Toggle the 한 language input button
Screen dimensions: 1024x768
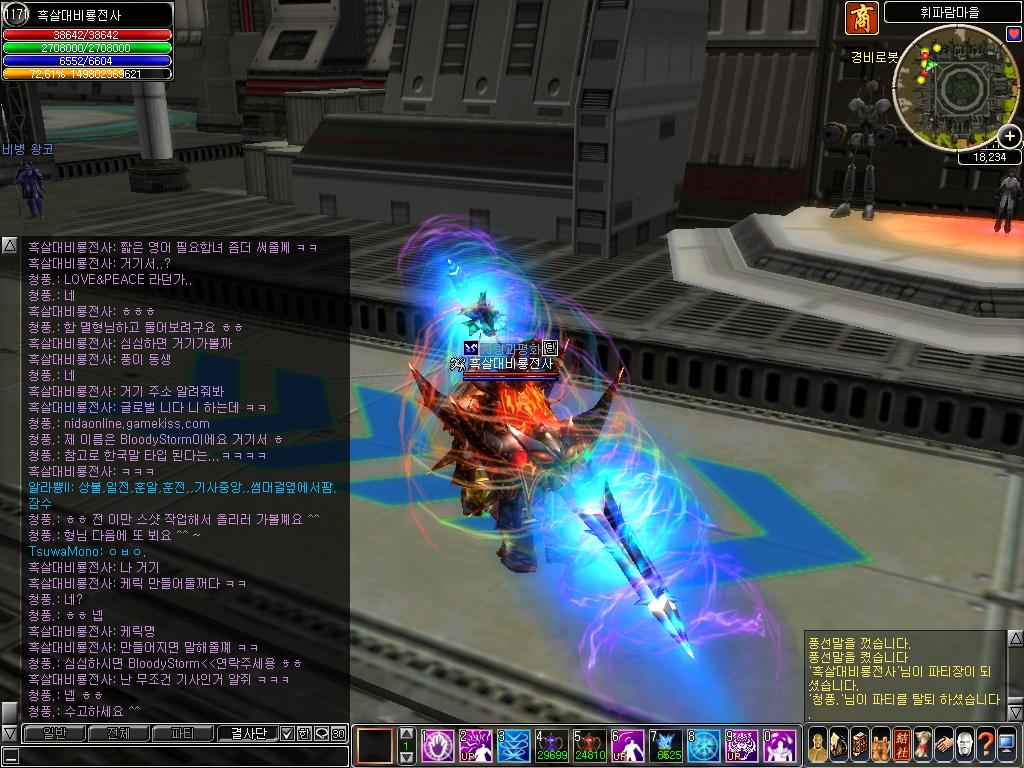305,734
